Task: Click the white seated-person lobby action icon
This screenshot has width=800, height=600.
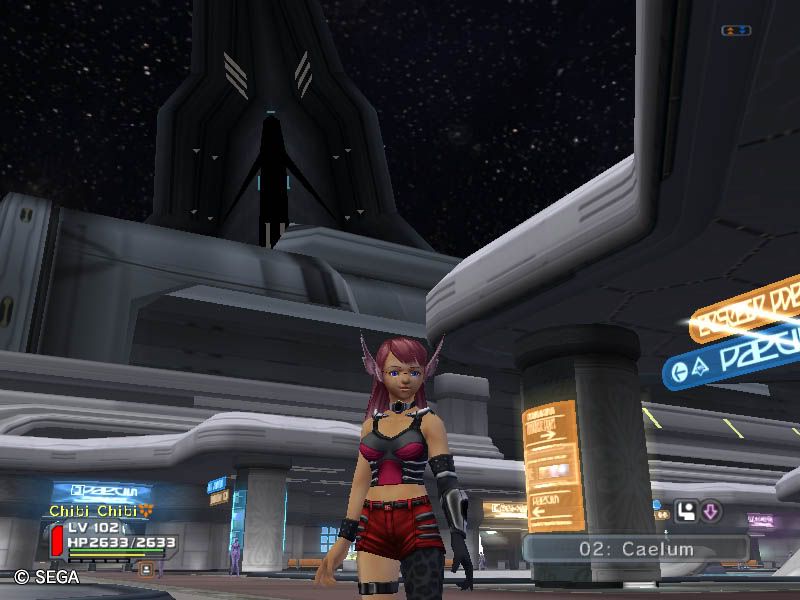Action: (687, 513)
